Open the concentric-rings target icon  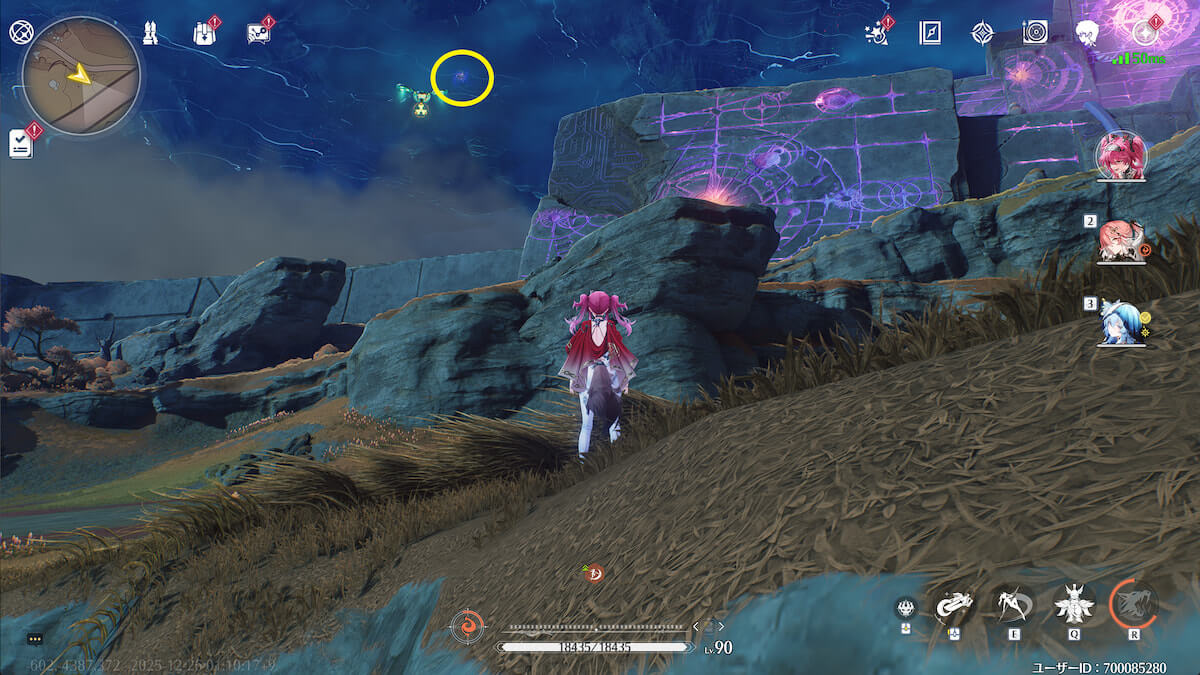click(x=1035, y=33)
